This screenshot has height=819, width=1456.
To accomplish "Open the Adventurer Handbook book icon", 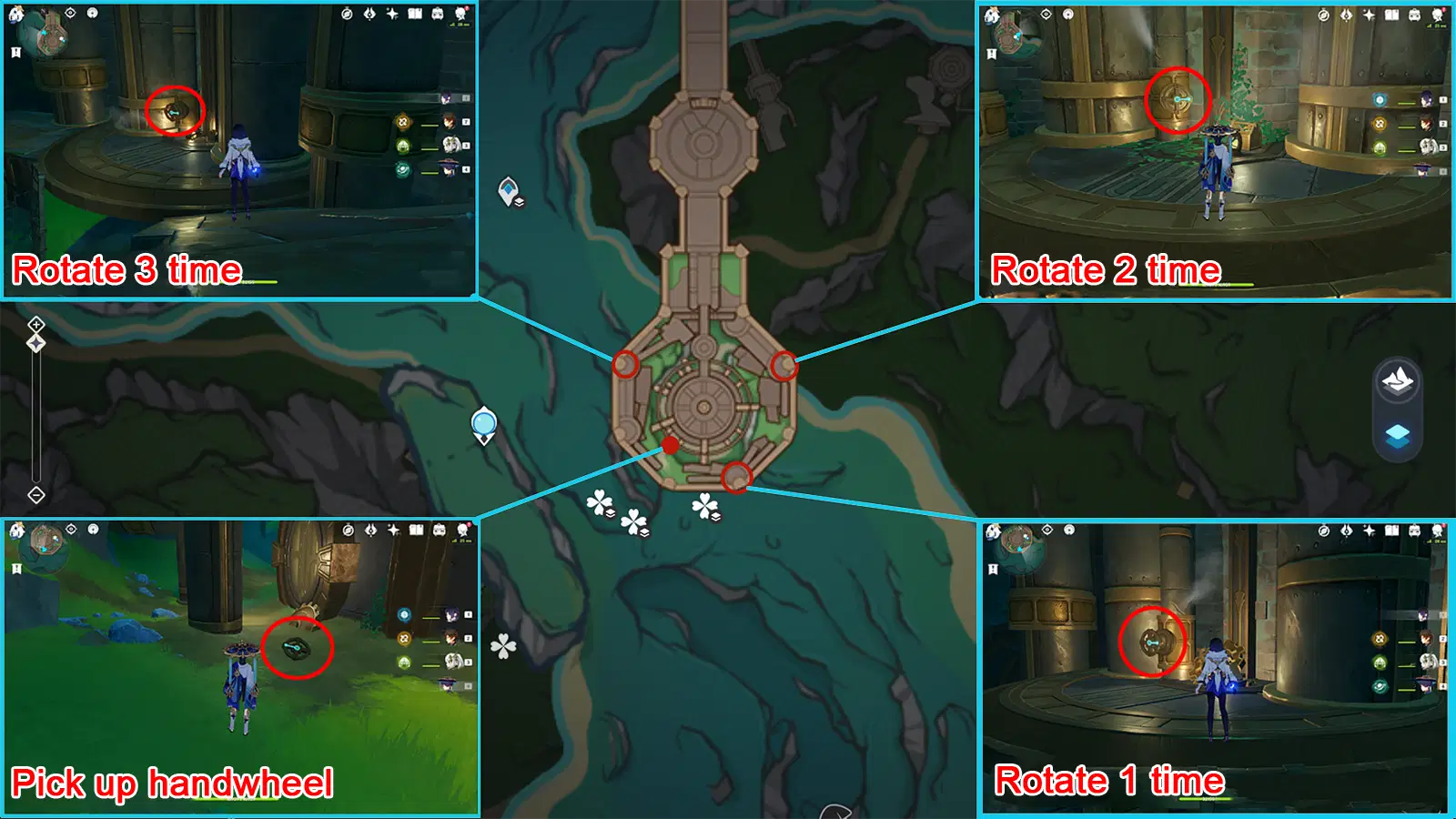I will (415, 15).
